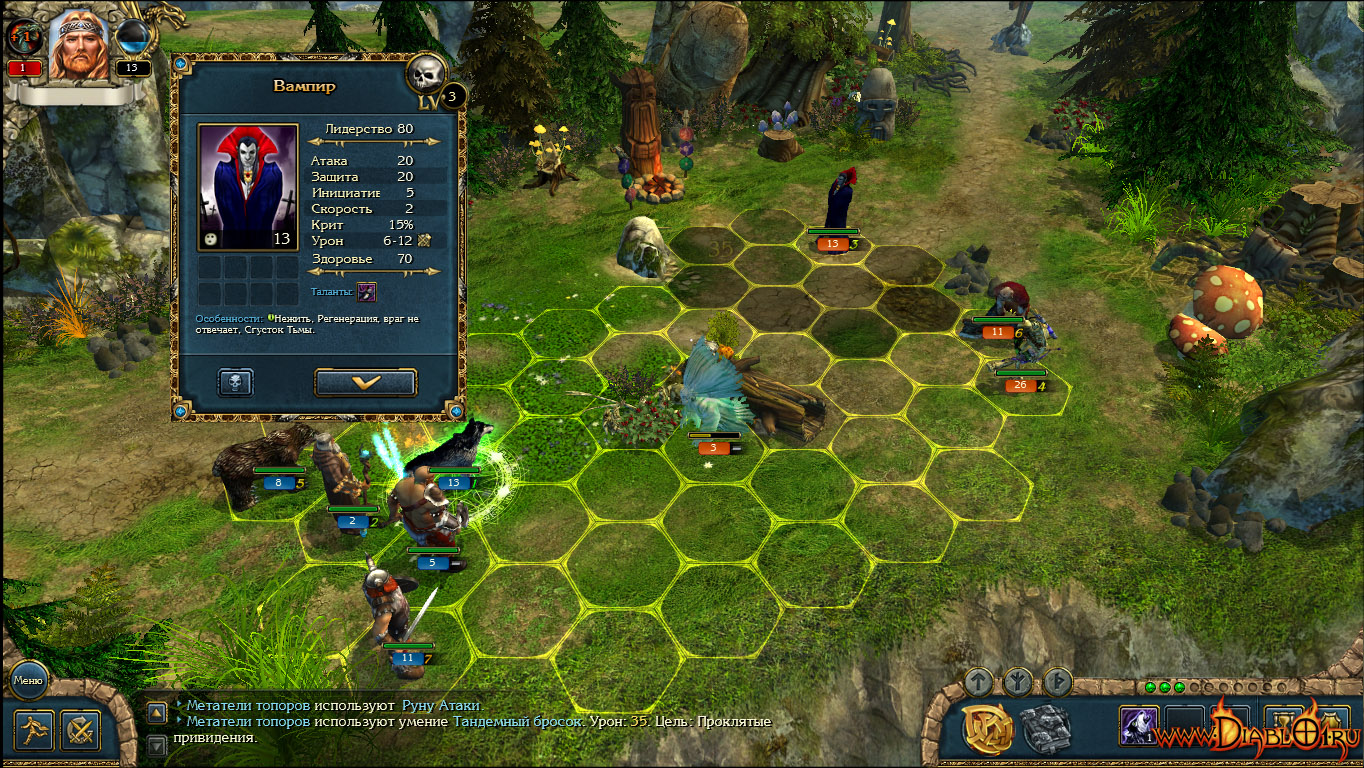This screenshot has height=768, width=1364.
Task: Click the golden knot emblem button
Action: point(987,728)
